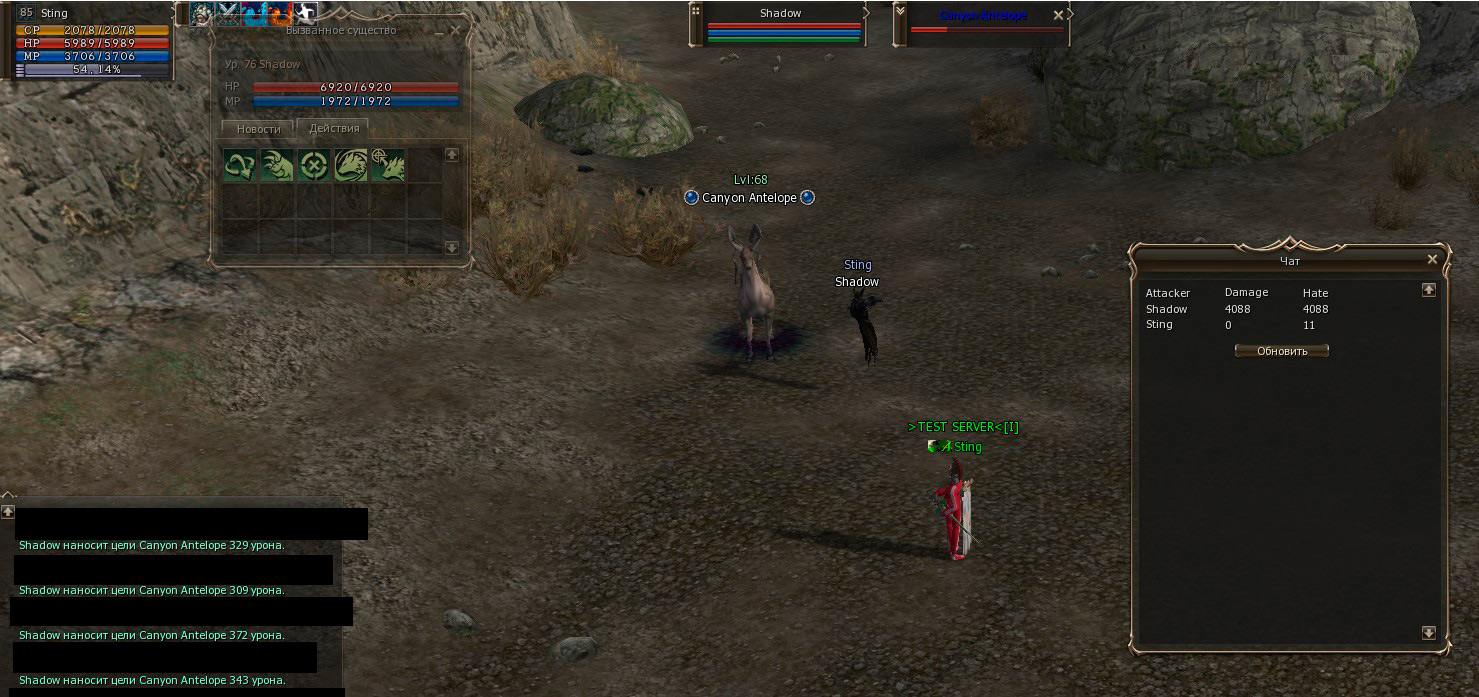The image size is (1479, 697).
Task: Use the claw attack pet action
Action: coord(277,165)
